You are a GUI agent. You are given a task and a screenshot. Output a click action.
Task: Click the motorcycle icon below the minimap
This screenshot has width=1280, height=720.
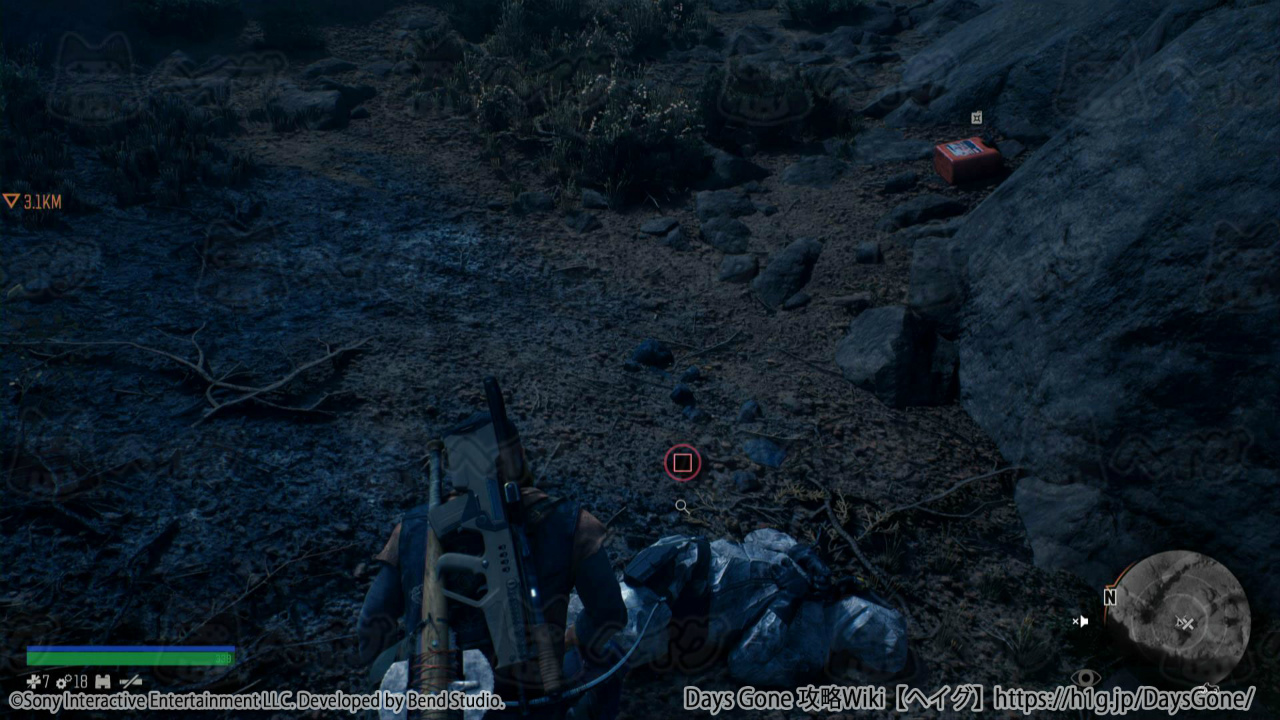tap(1211, 688)
